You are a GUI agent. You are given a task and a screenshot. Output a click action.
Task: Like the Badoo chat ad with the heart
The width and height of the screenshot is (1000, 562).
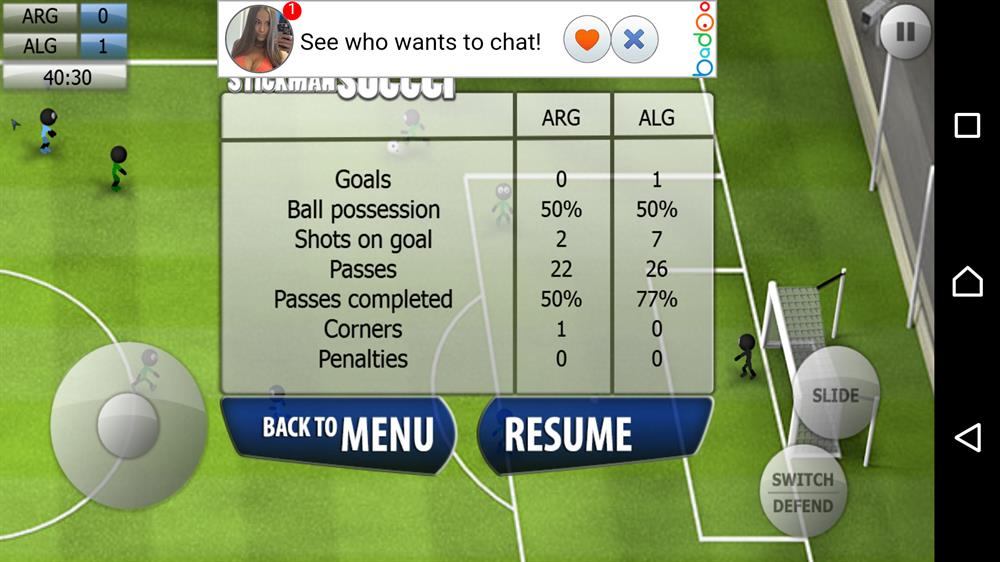point(587,40)
